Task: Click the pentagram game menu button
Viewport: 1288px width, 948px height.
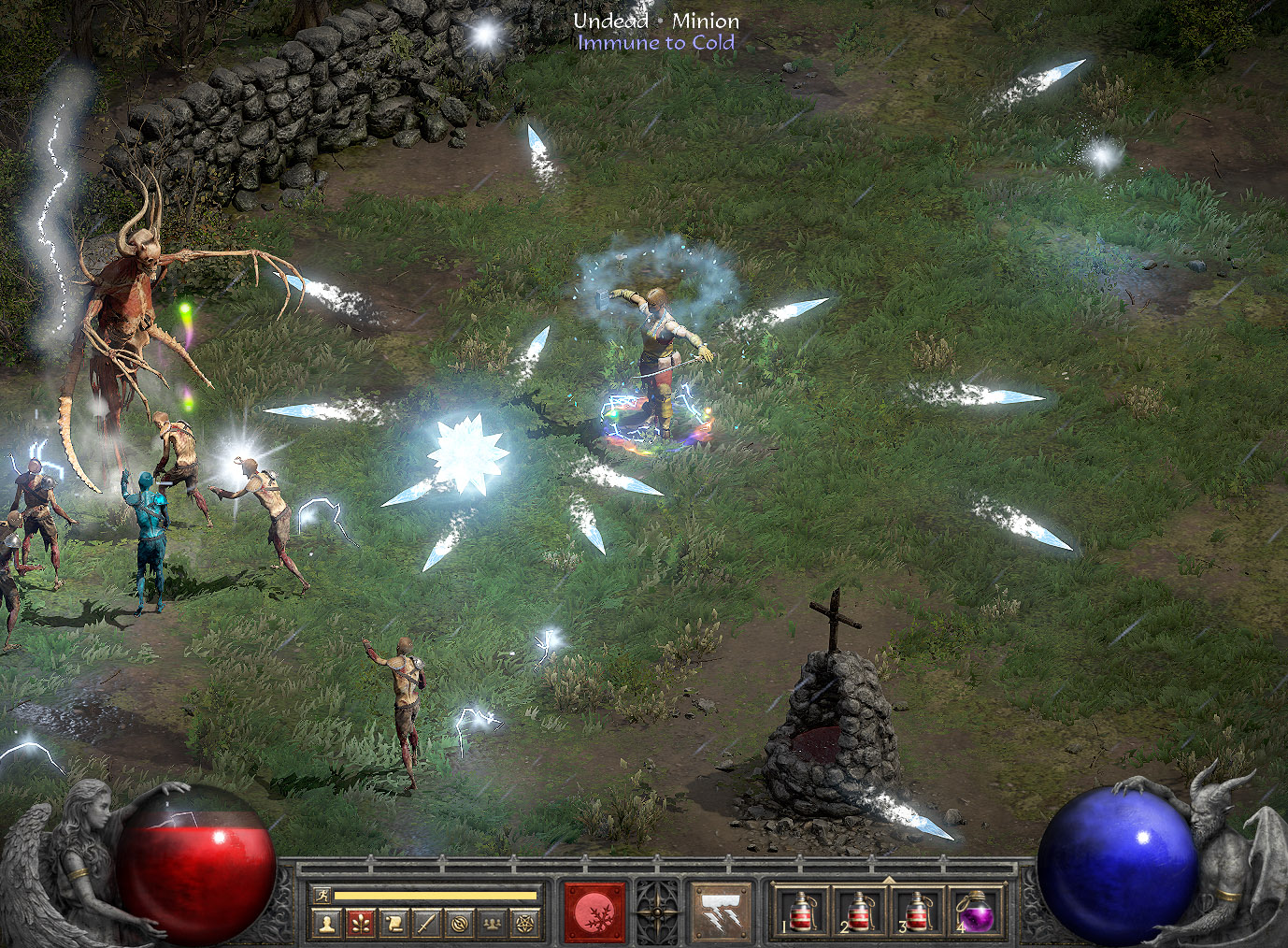Action: (x=525, y=924)
